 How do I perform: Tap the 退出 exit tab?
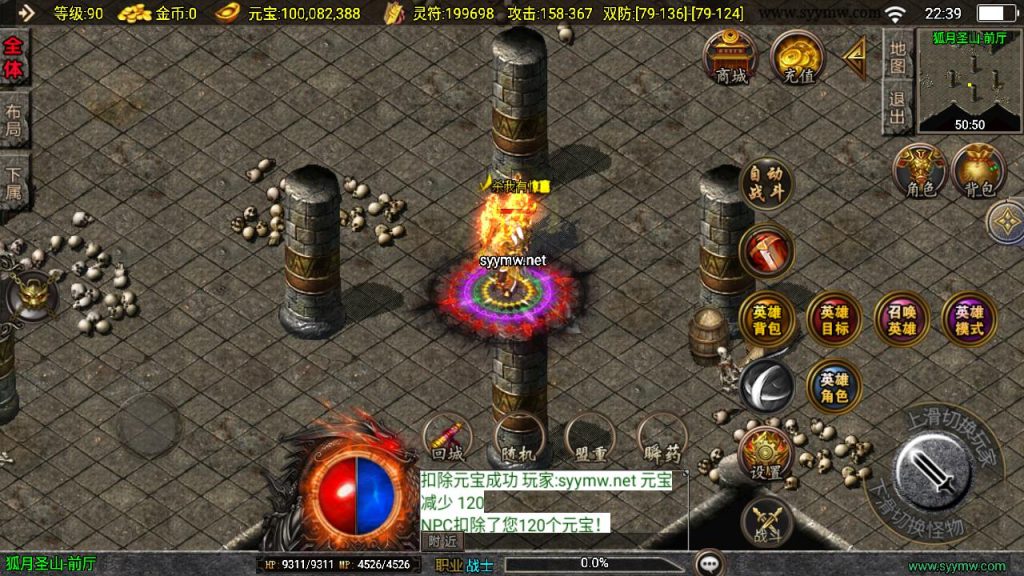[897, 108]
